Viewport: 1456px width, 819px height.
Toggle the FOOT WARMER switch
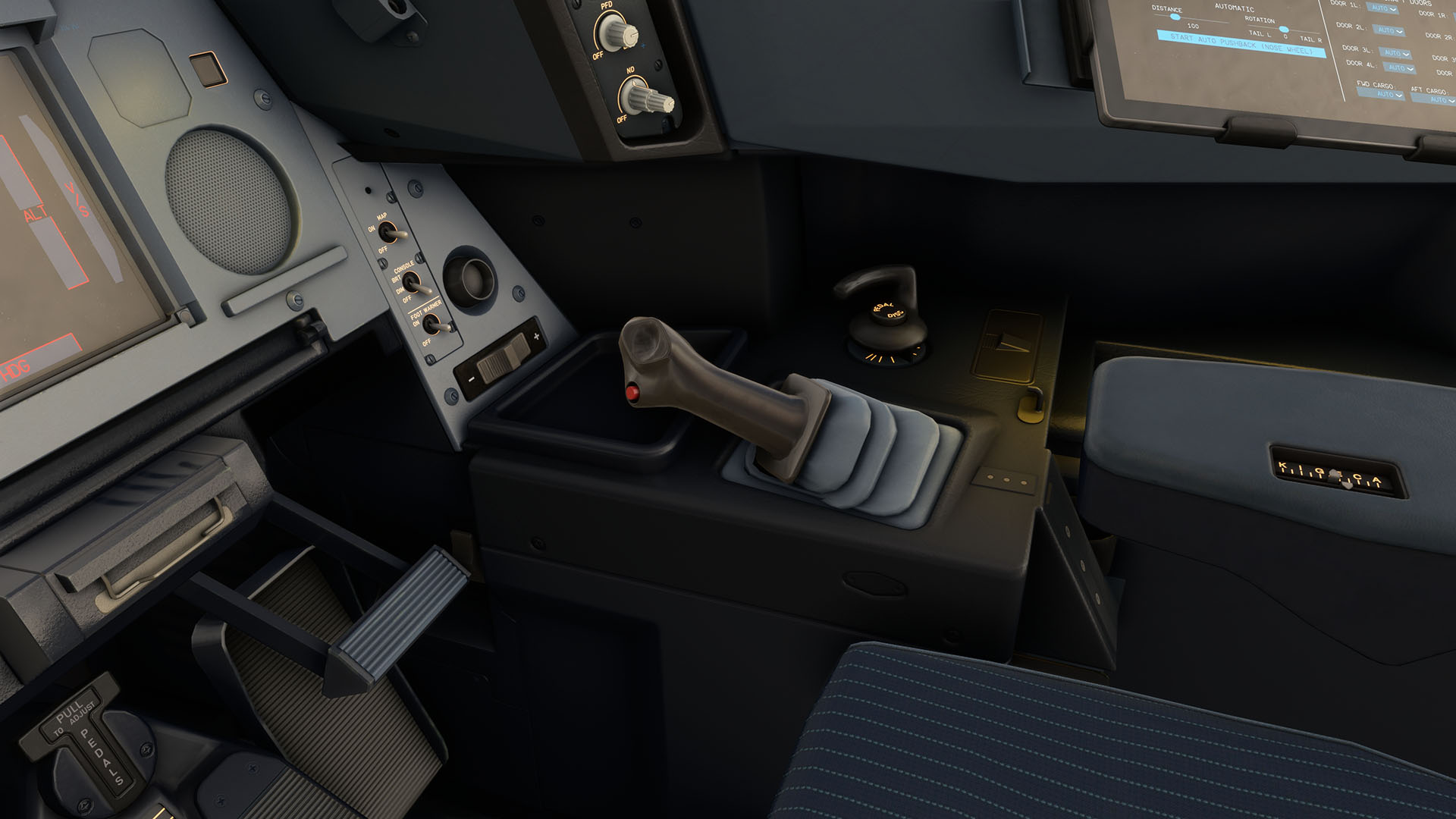tap(435, 326)
